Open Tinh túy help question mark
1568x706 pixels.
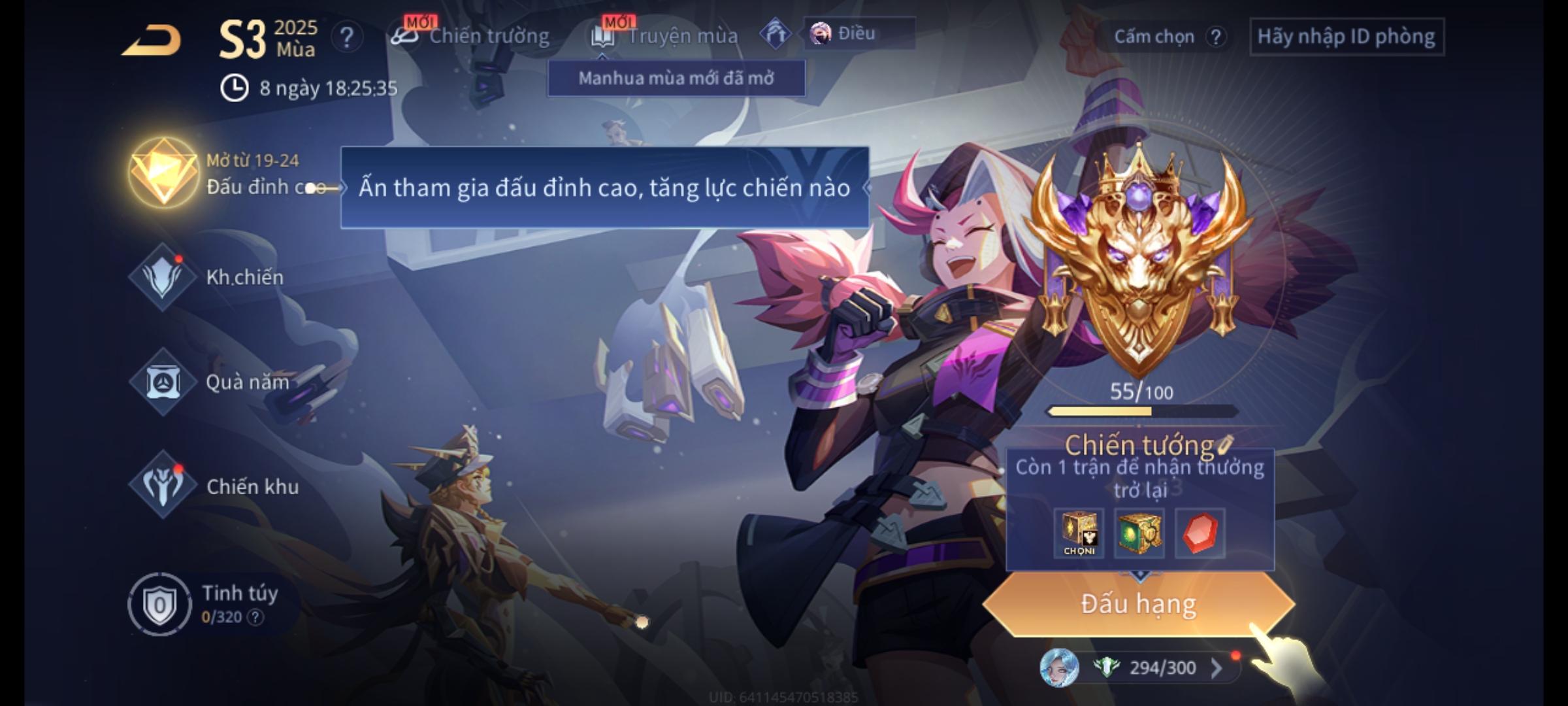point(255,617)
